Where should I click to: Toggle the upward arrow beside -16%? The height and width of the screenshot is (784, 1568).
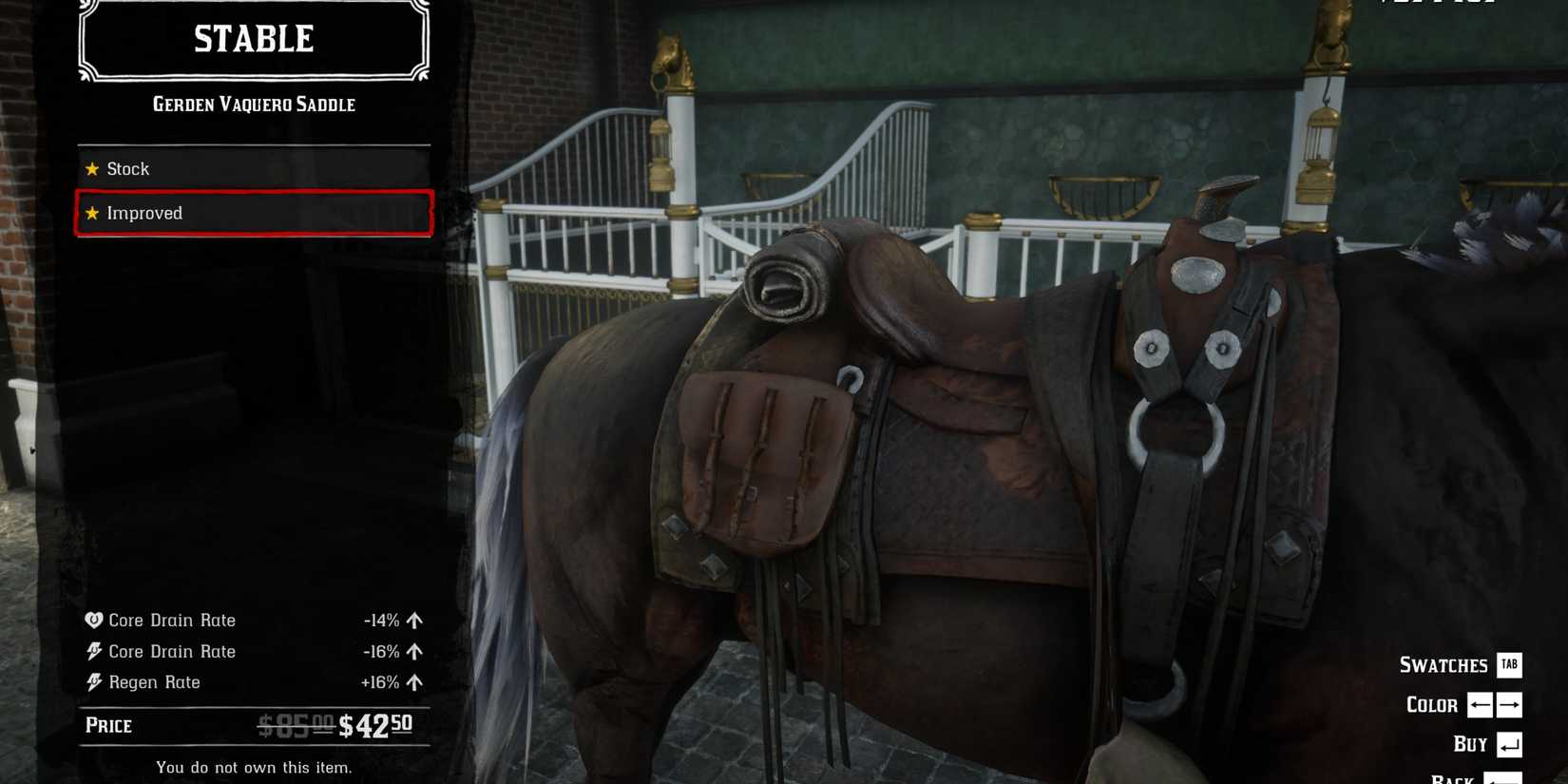pyautogui.click(x=413, y=651)
